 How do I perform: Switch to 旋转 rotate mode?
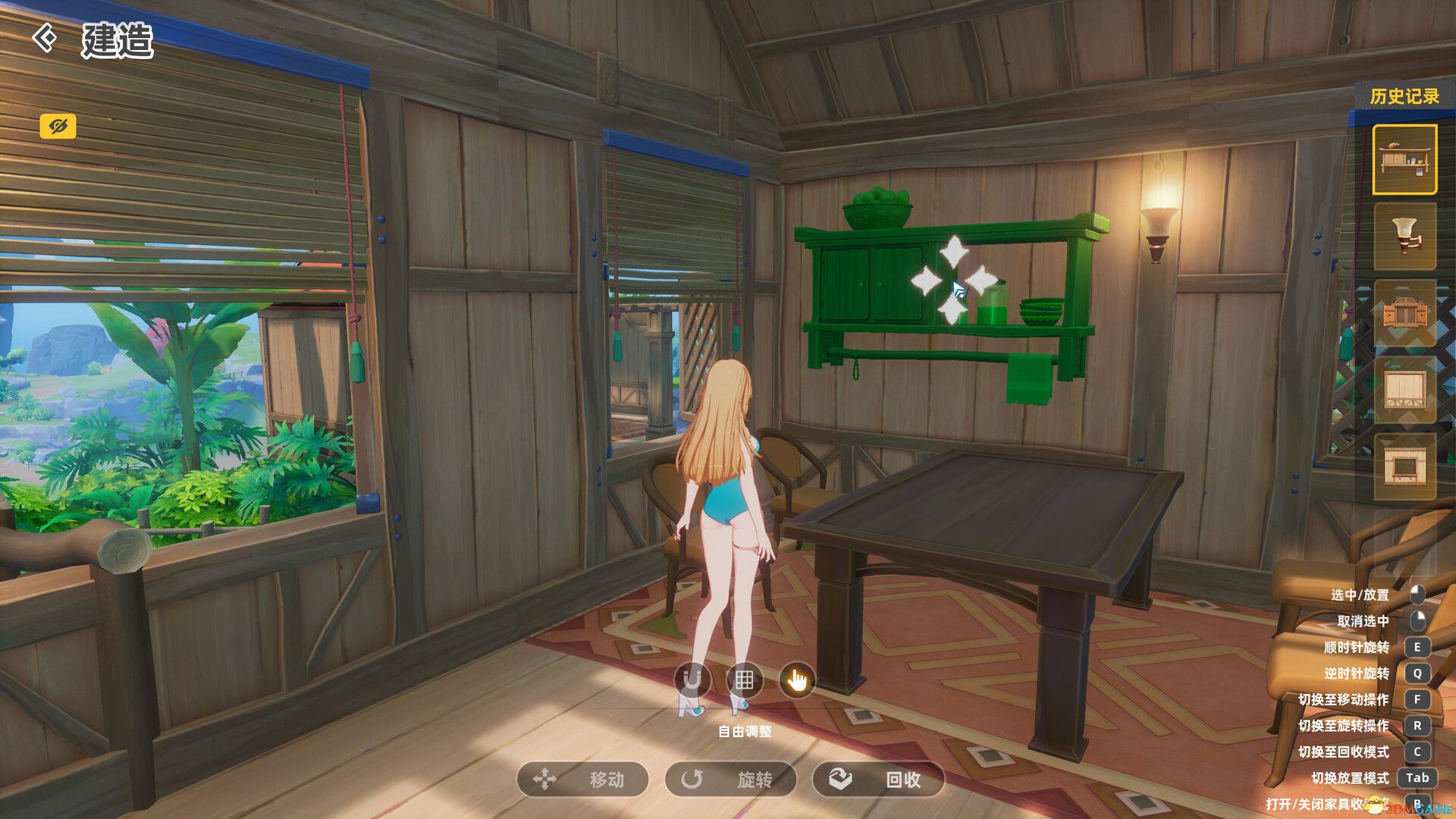[x=733, y=780]
